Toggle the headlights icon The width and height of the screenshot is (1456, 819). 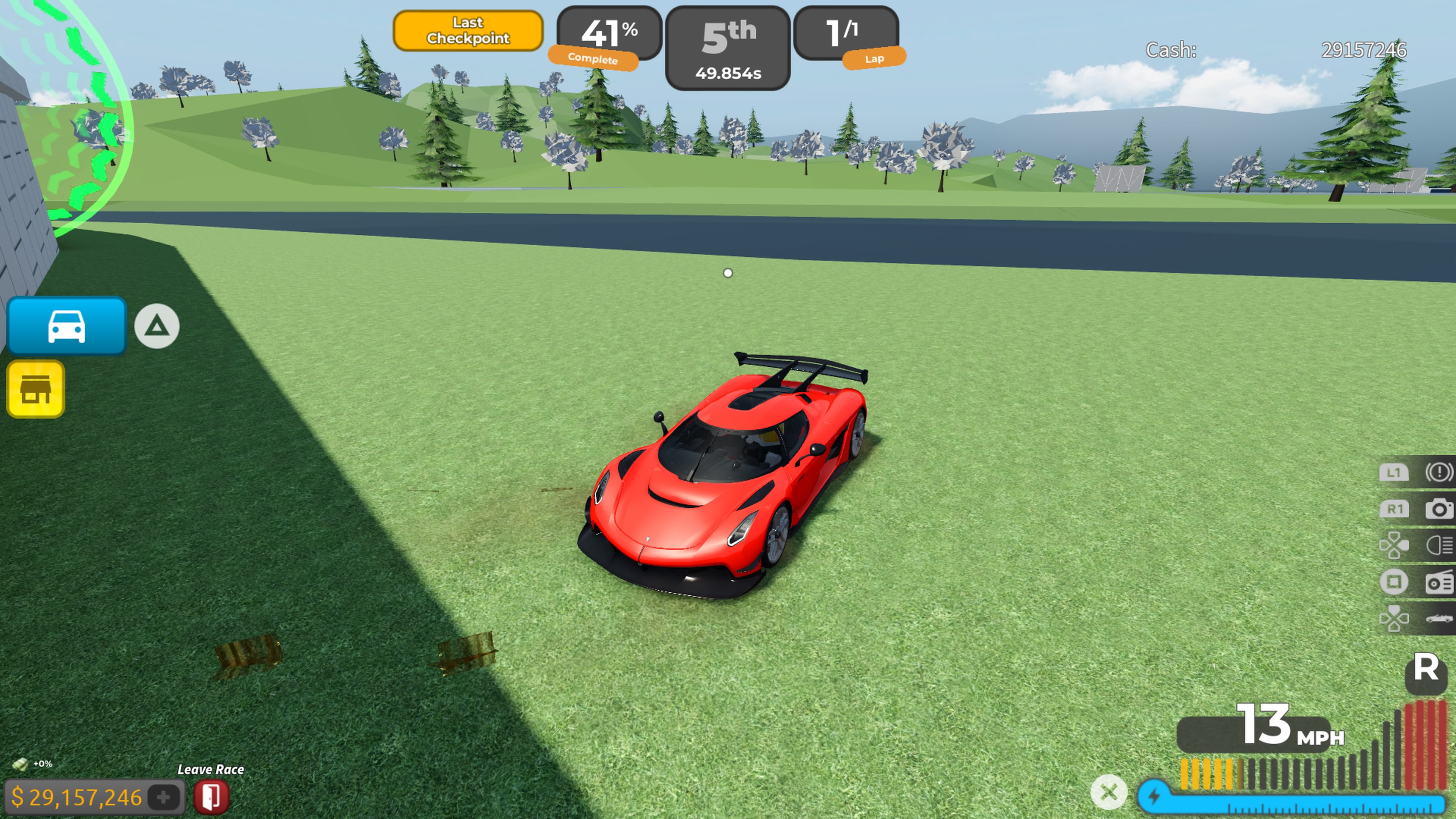click(1438, 546)
